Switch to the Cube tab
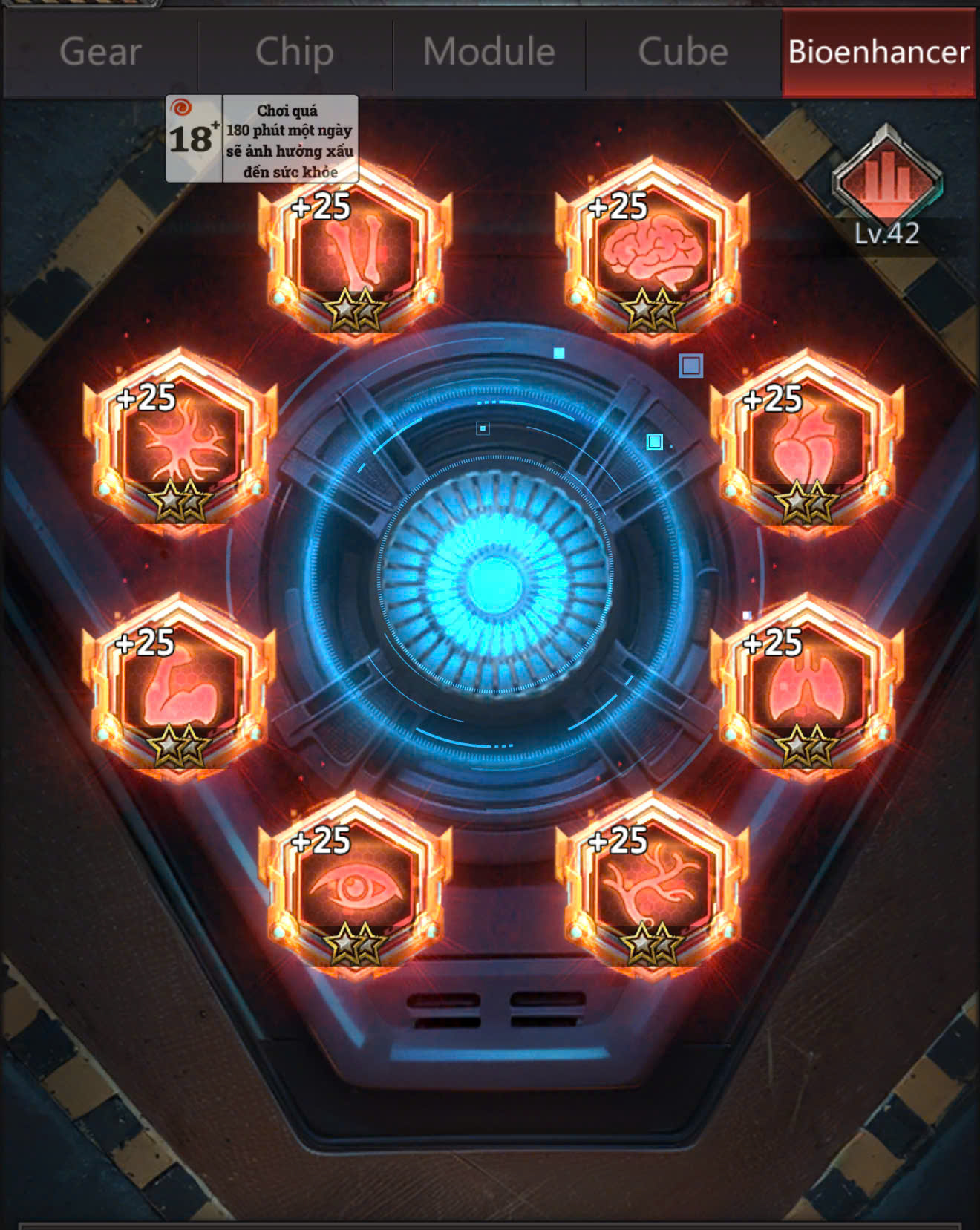980x1230 pixels. 683,52
